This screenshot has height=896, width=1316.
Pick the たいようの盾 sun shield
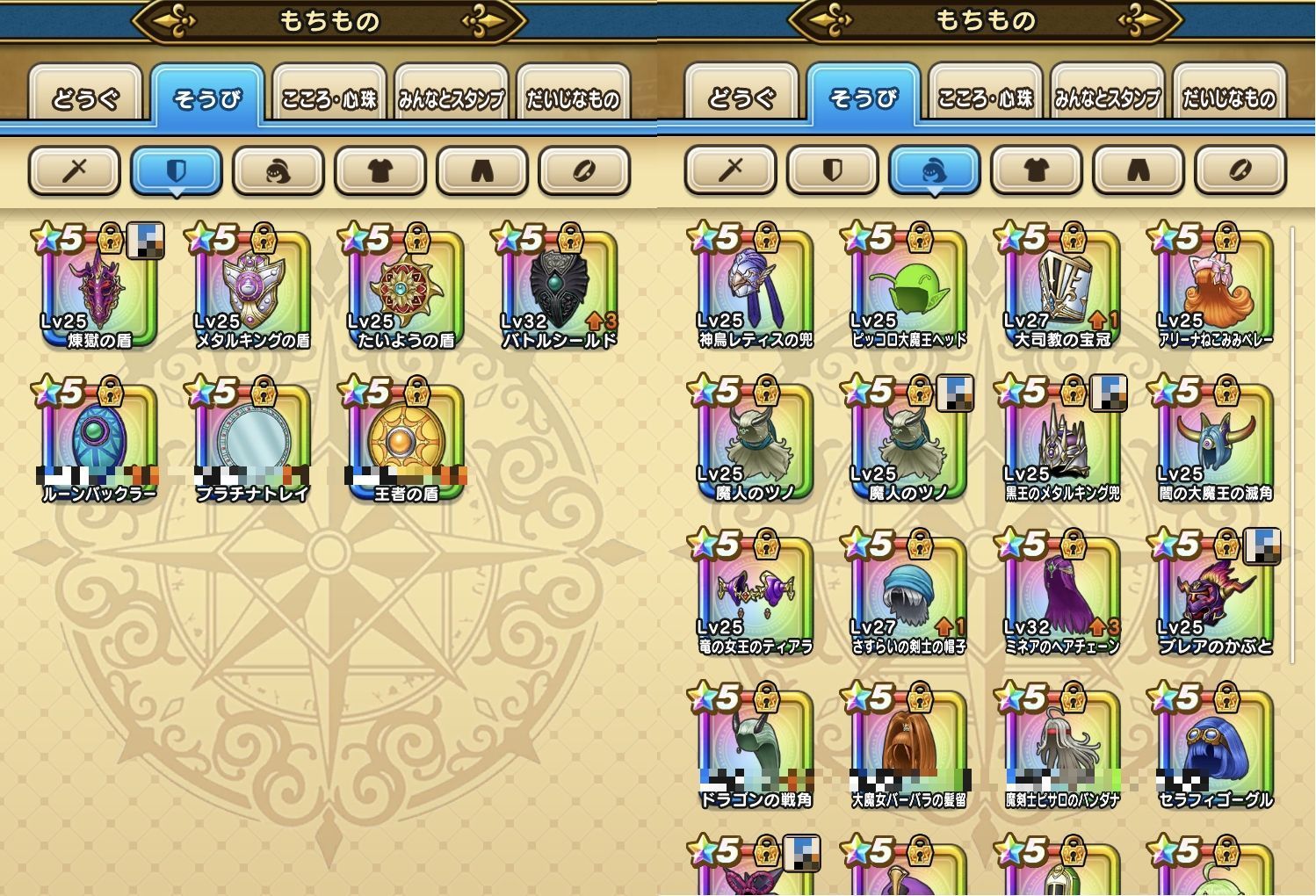(x=405, y=290)
